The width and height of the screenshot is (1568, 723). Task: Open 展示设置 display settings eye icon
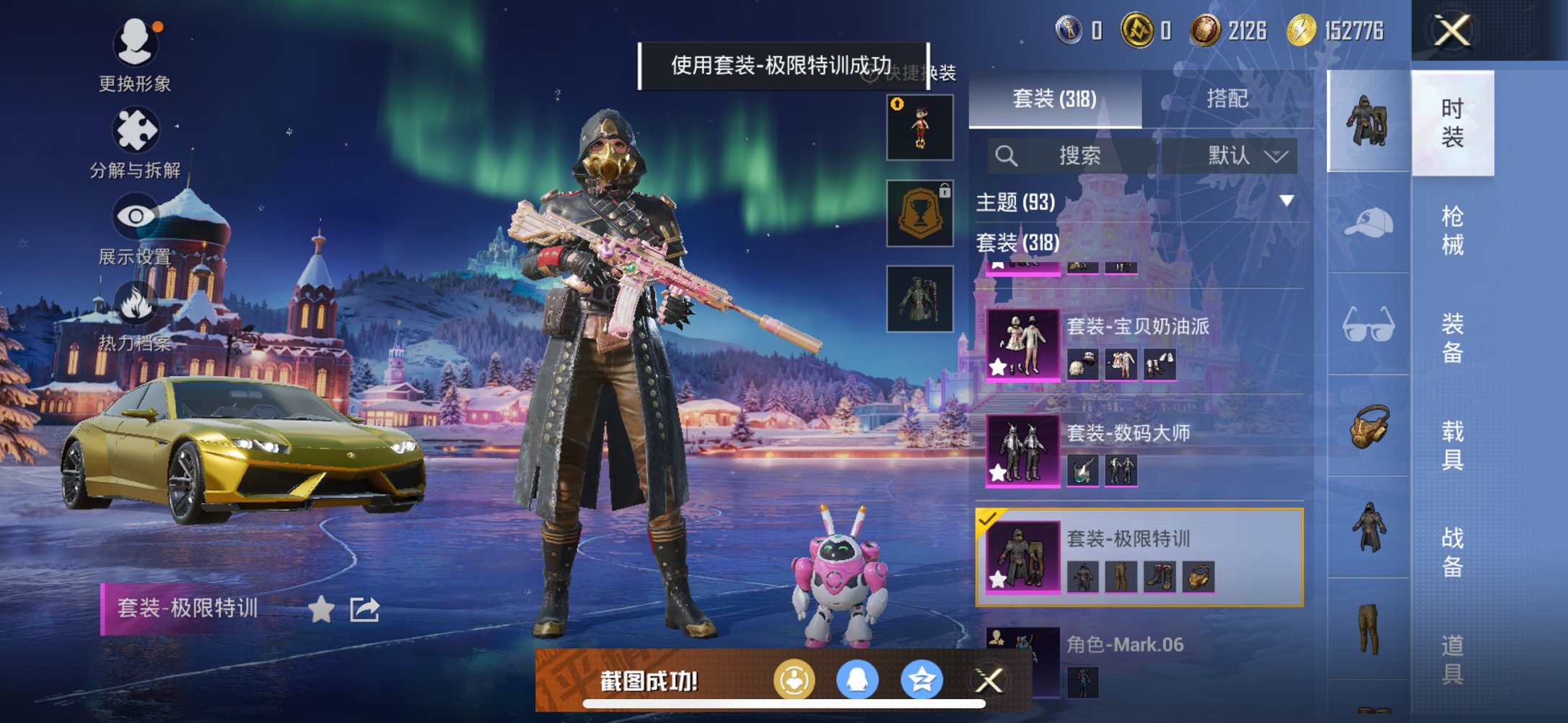coord(137,215)
